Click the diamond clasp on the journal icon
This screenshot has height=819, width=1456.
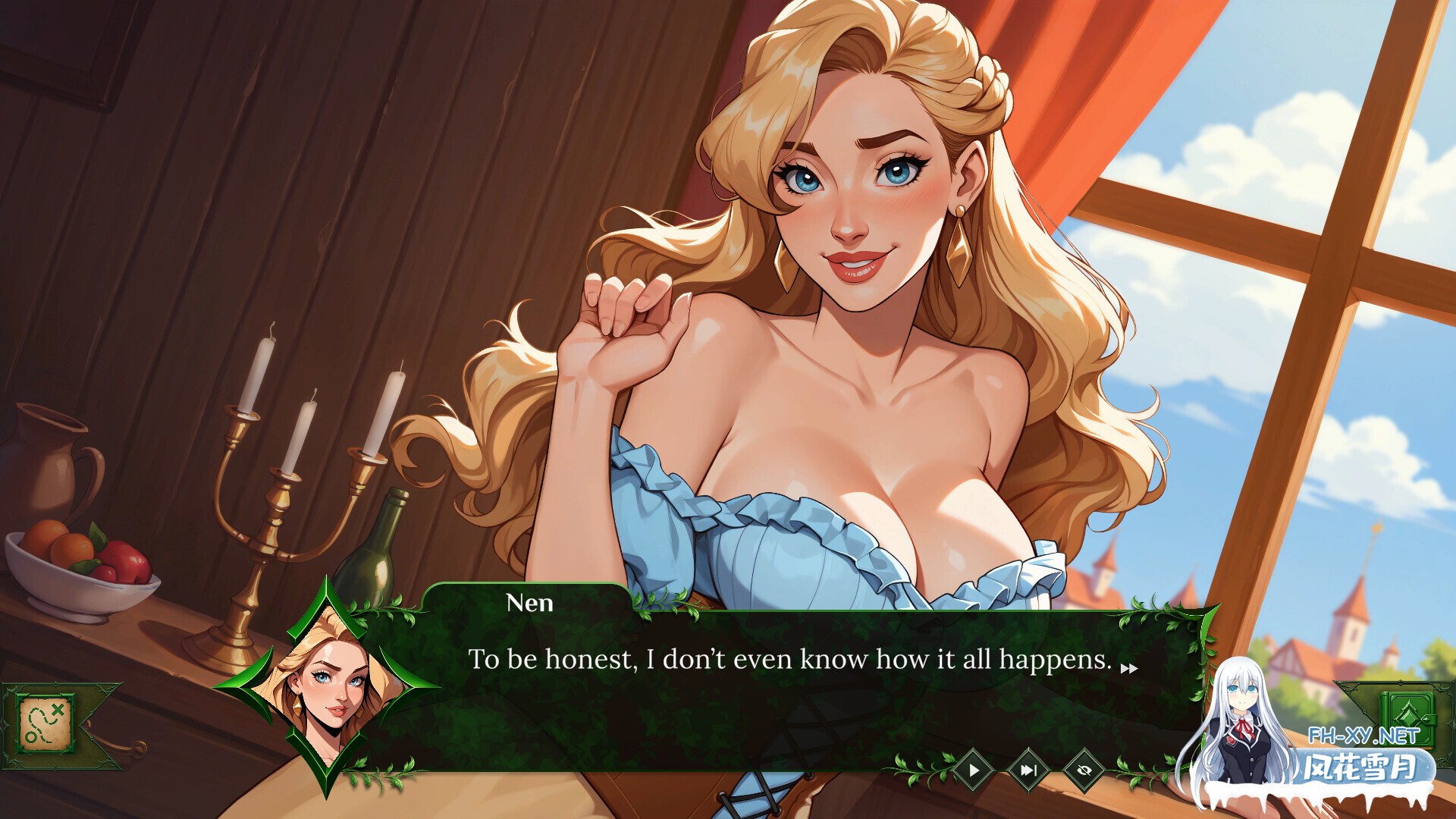coord(1426,719)
